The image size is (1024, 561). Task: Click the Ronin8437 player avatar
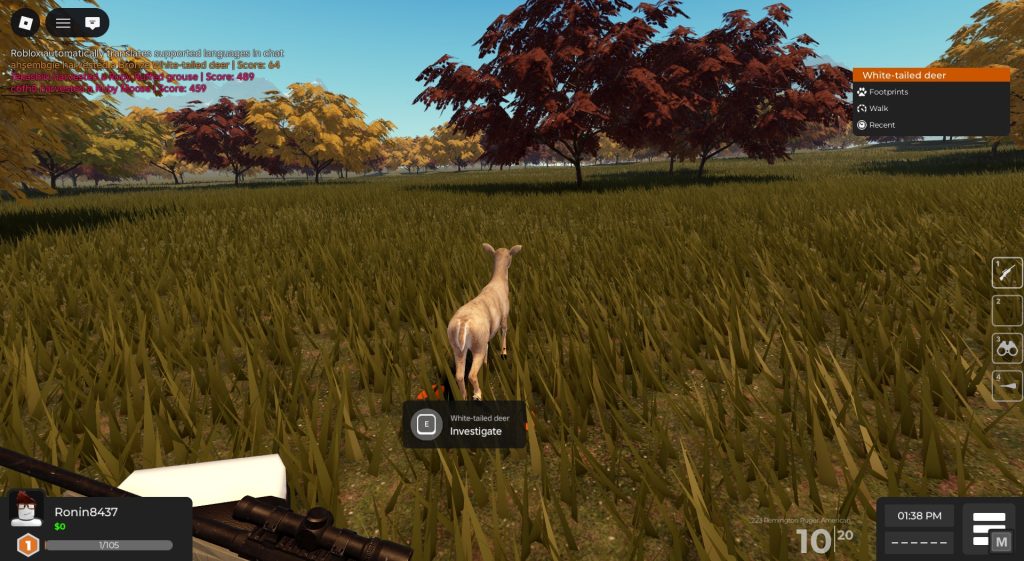[27, 511]
